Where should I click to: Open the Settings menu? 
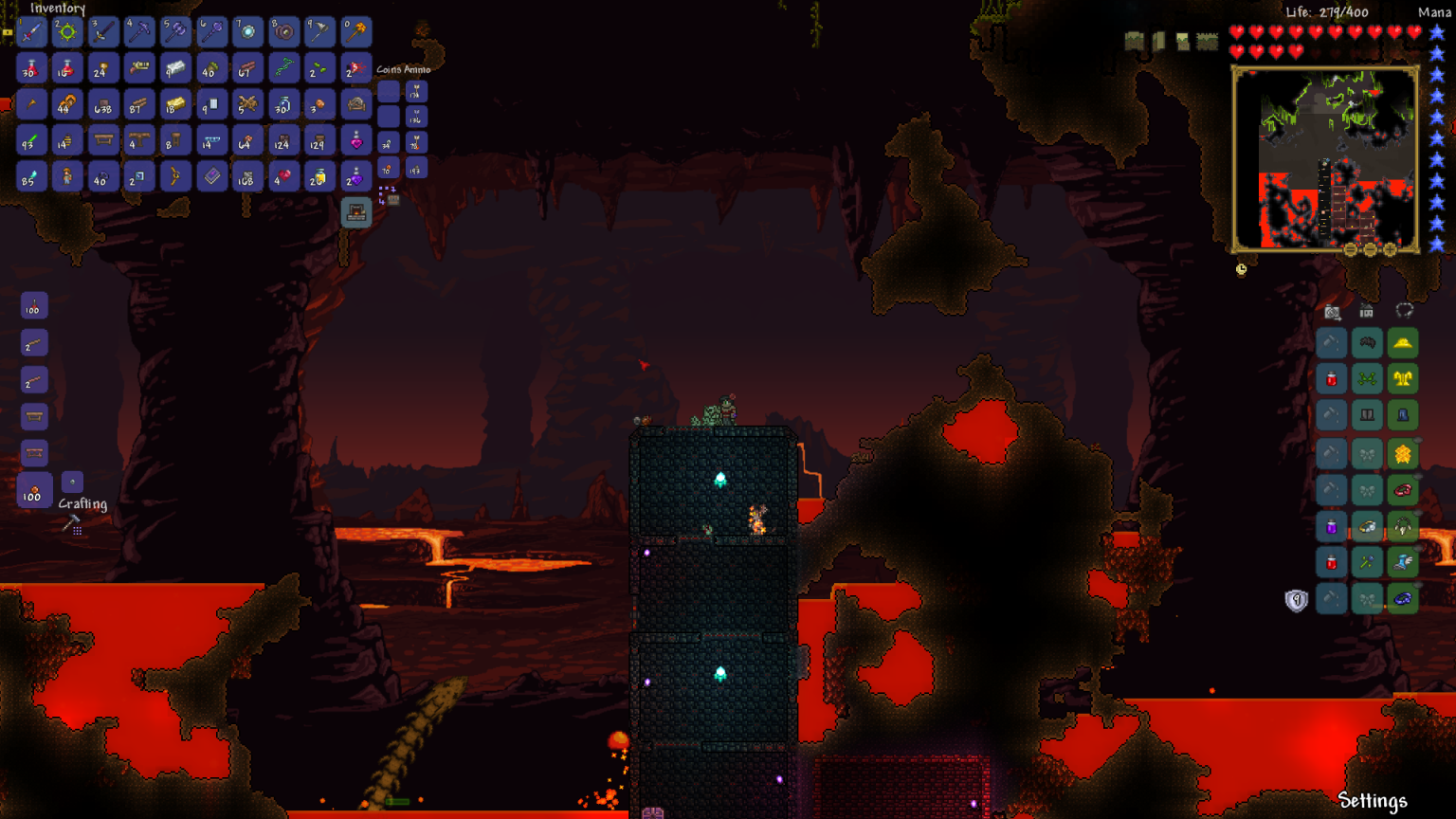(x=1372, y=801)
